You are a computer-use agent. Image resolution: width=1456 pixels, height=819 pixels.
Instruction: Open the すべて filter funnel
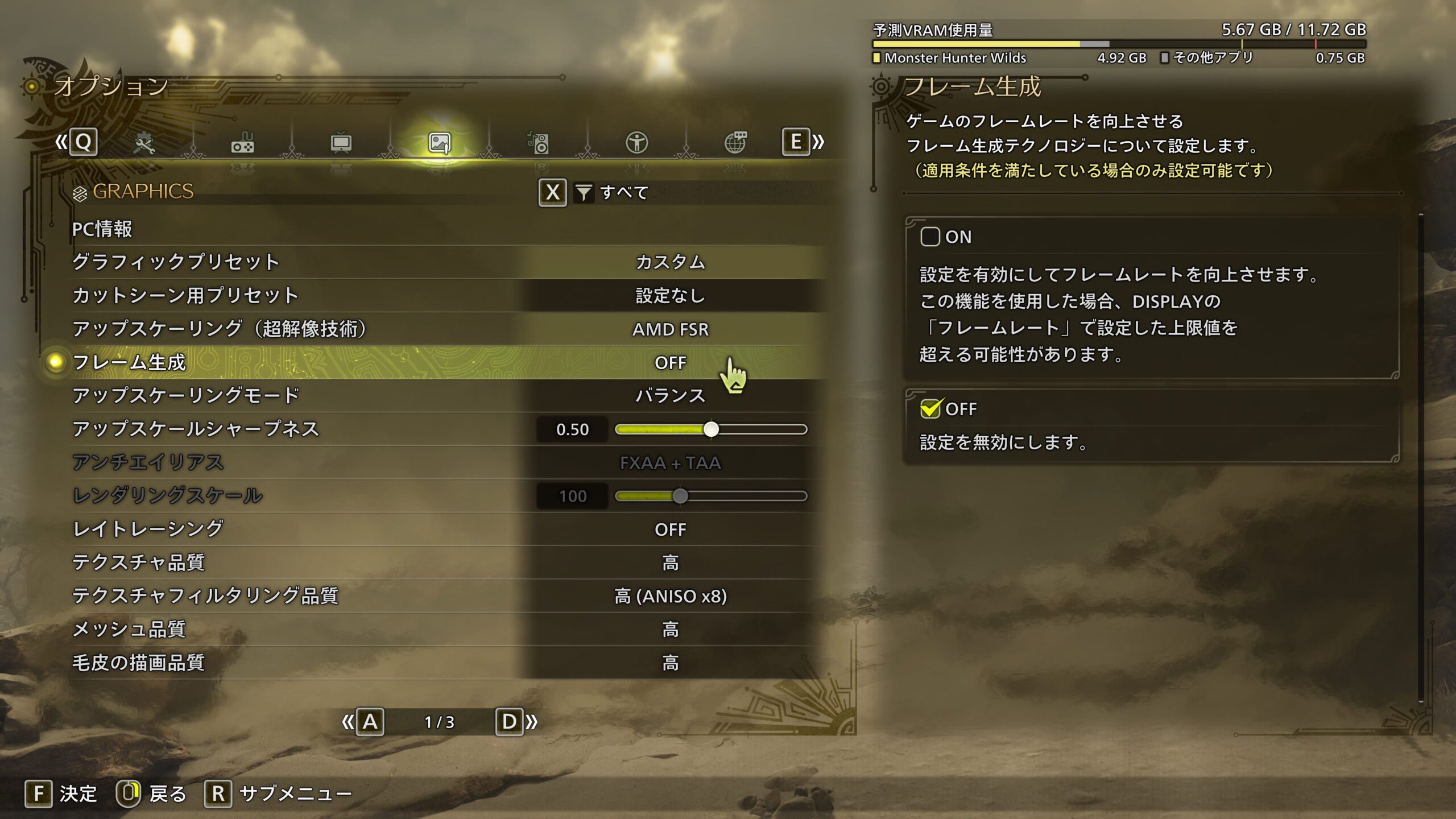point(584,193)
